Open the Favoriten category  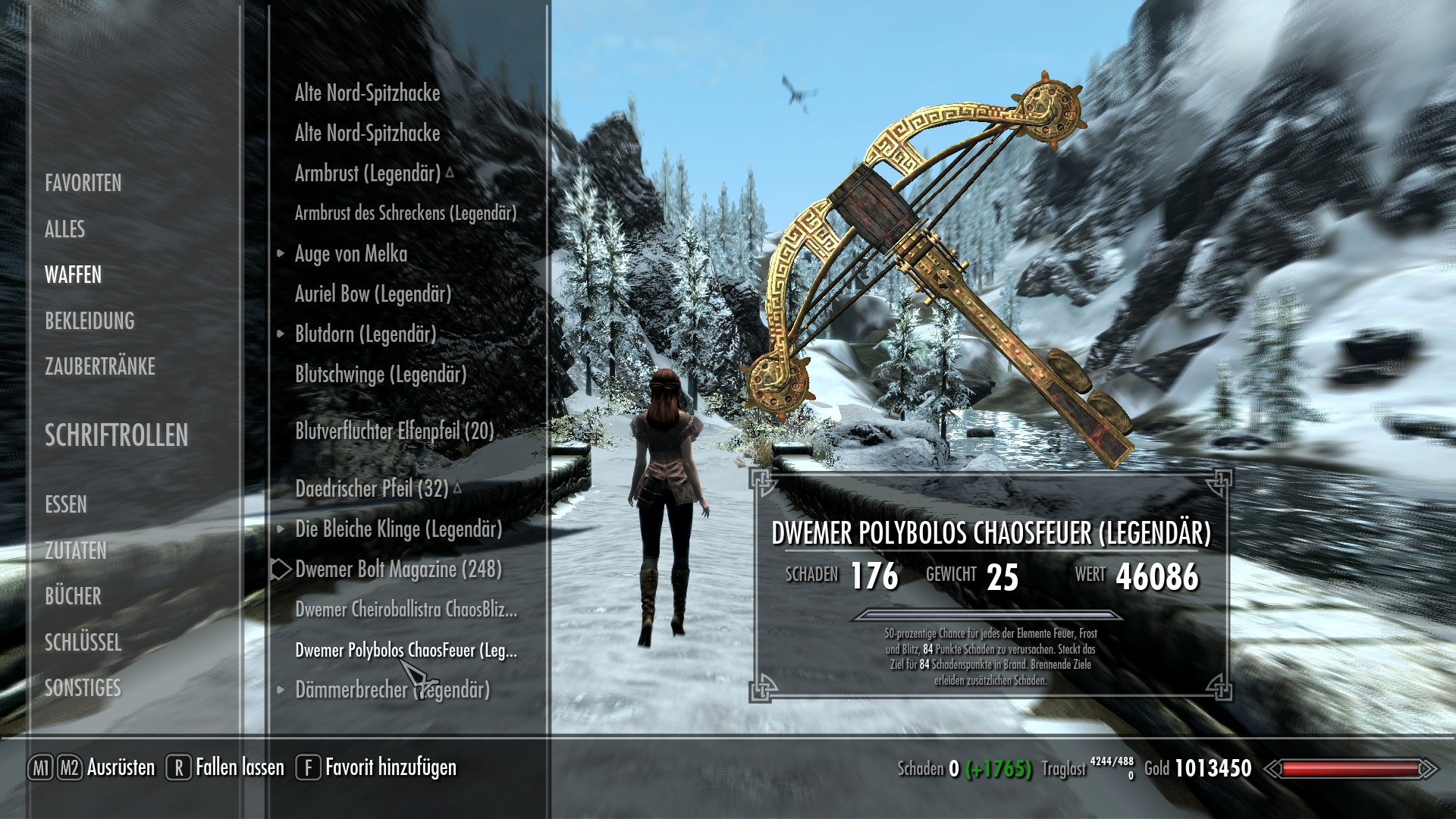tap(83, 183)
